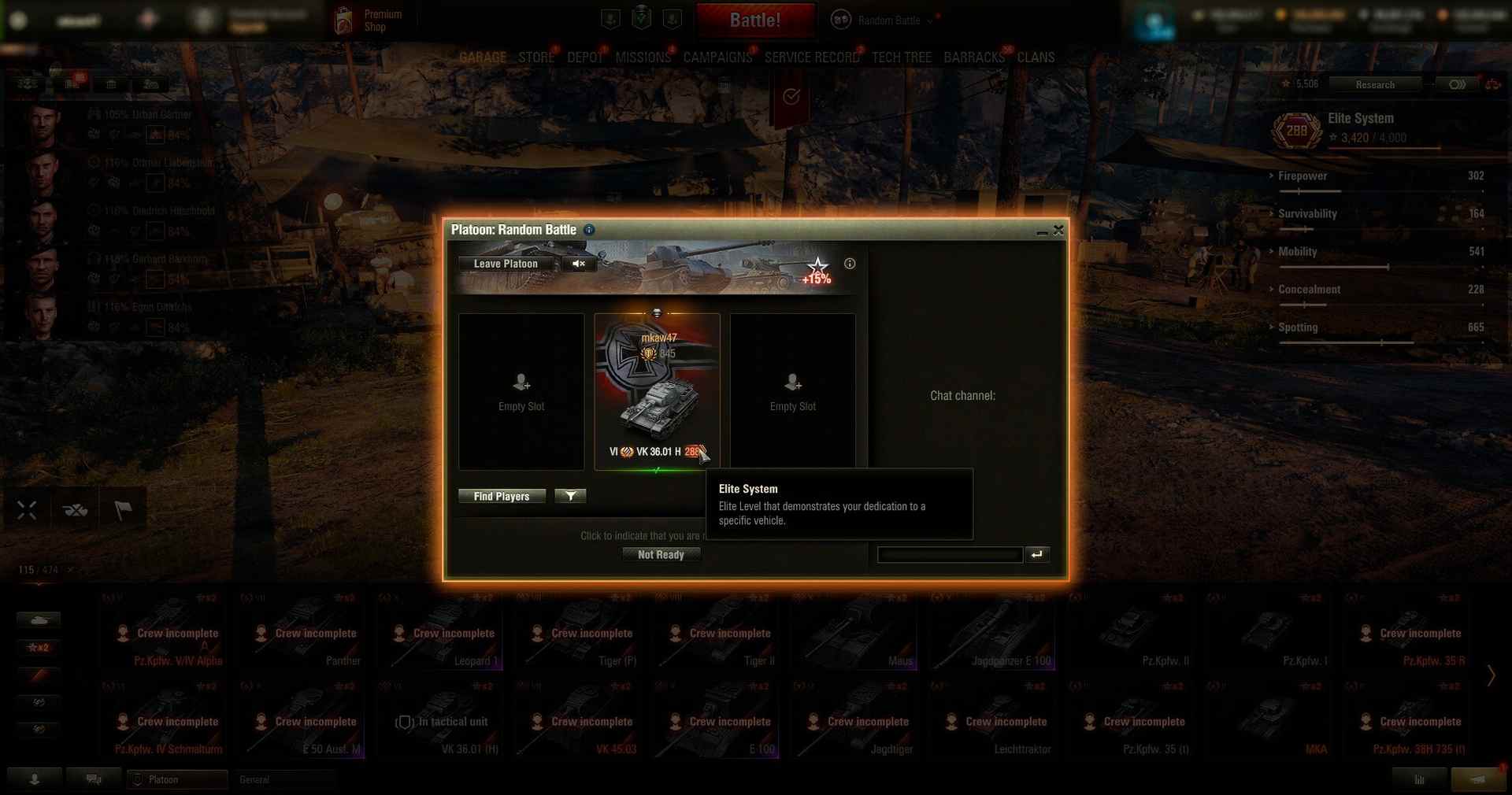Open Find Players search
The width and height of the screenshot is (1512, 795).
click(x=502, y=497)
